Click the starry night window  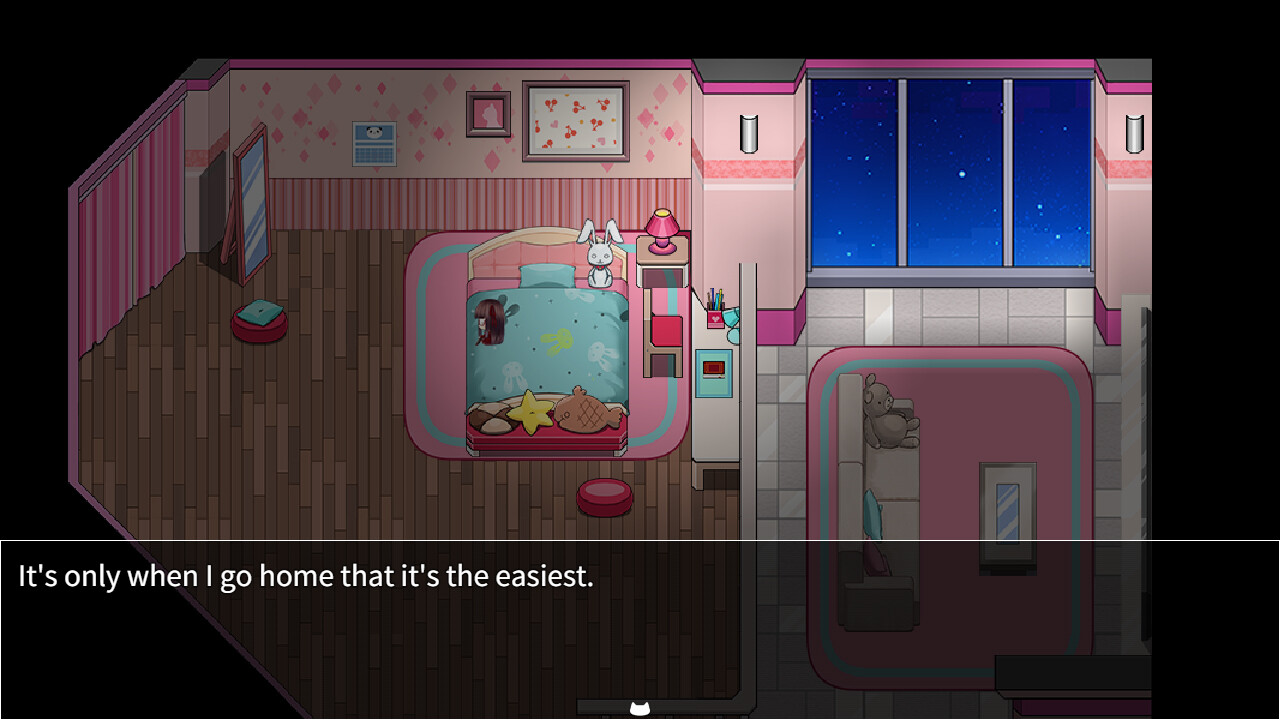click(950, 170)
